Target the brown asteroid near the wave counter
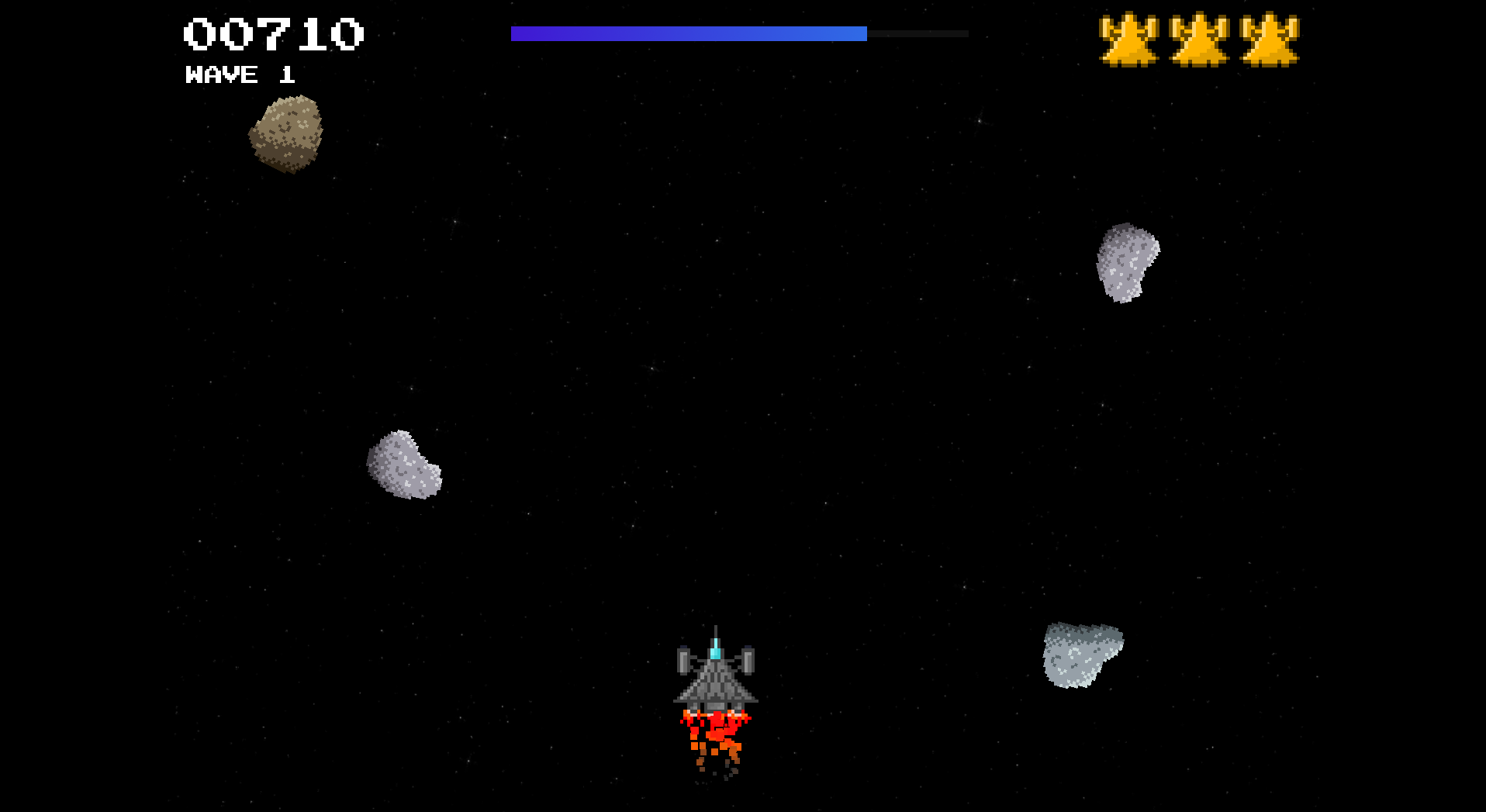Screen dimensions: 1486x812 [x=289, y=136]
